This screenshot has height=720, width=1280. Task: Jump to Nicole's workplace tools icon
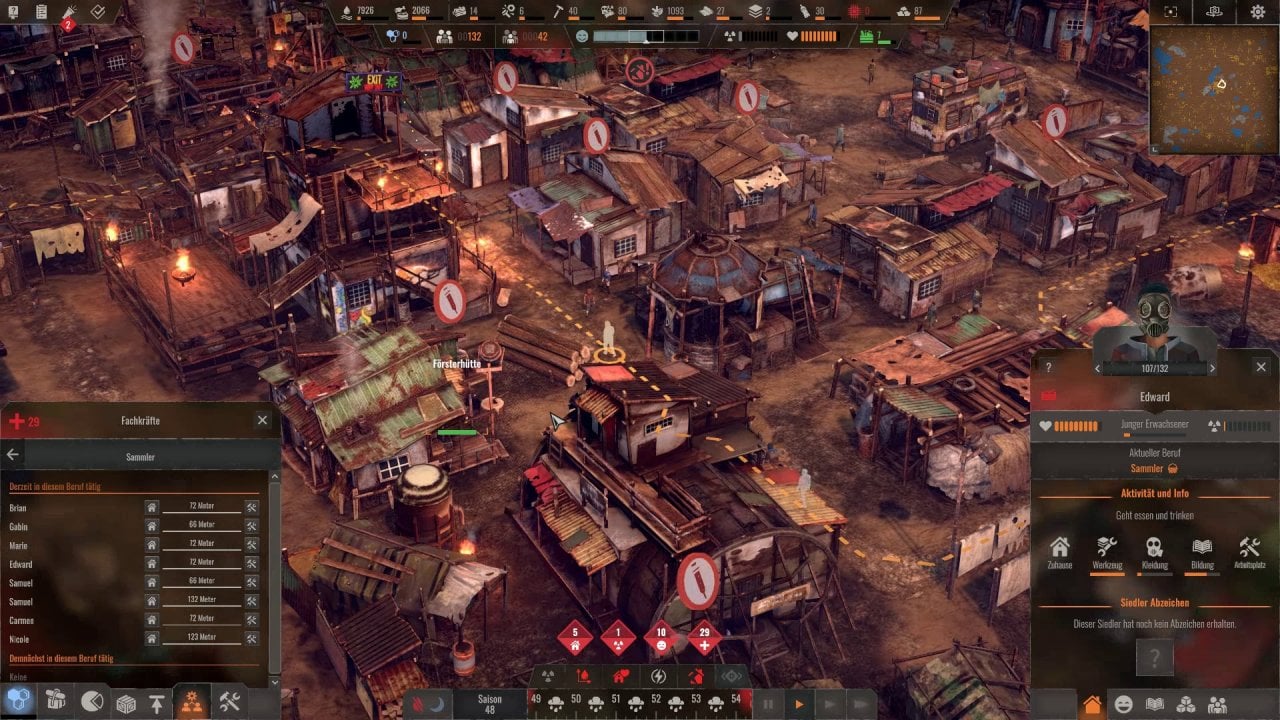[x=252, y=638]
